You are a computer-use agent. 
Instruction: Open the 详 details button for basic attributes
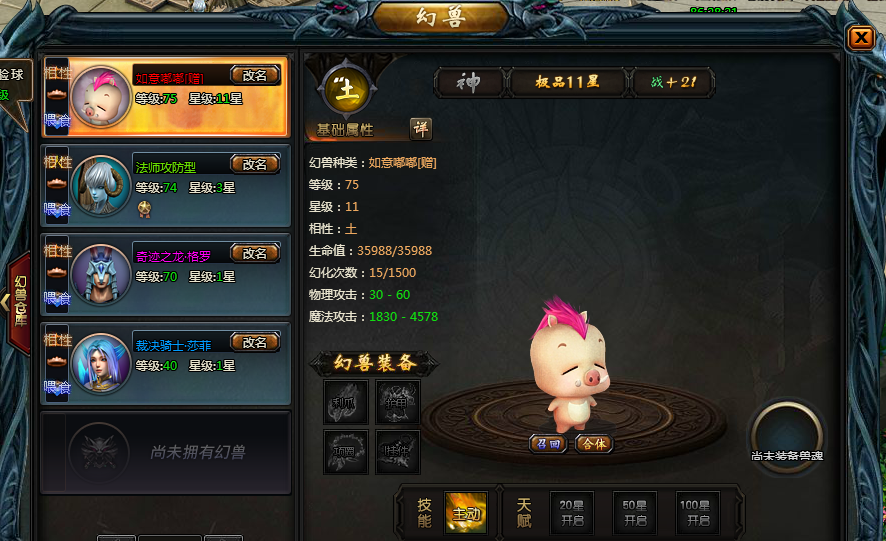coord(421,129)
